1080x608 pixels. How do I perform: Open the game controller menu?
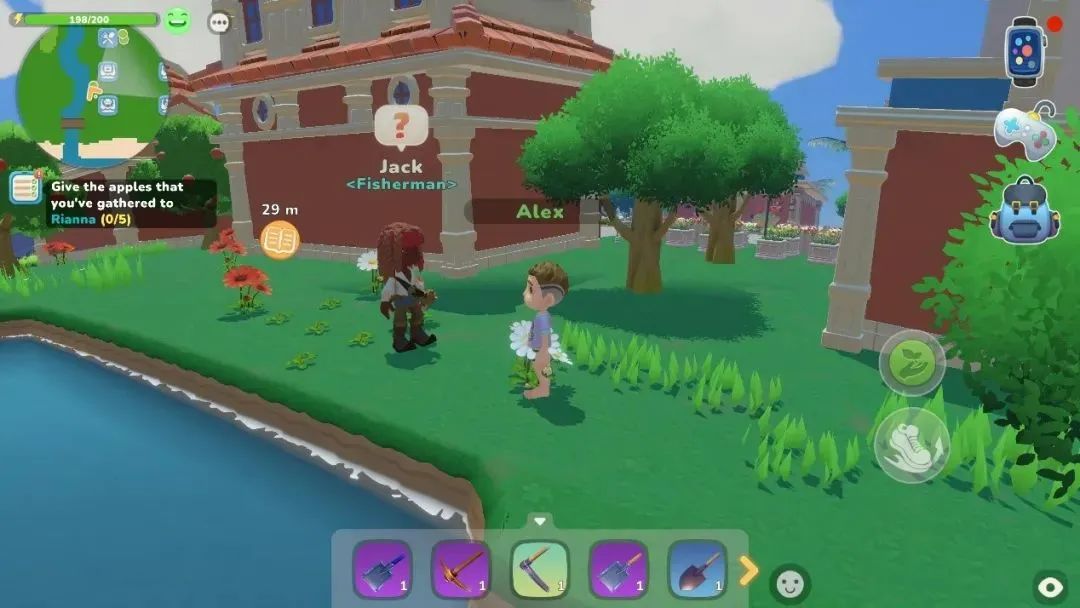click(1025, 133)
